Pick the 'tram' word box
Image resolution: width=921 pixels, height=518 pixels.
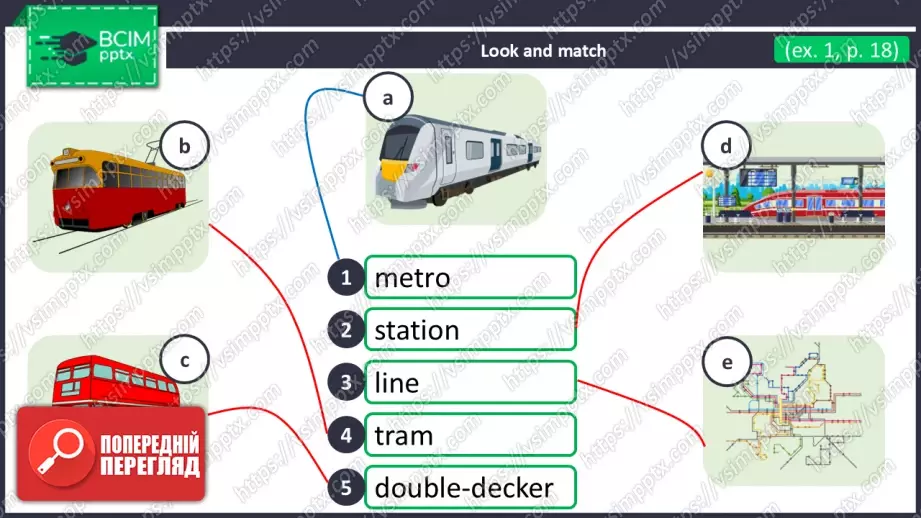tap(470, 436)
